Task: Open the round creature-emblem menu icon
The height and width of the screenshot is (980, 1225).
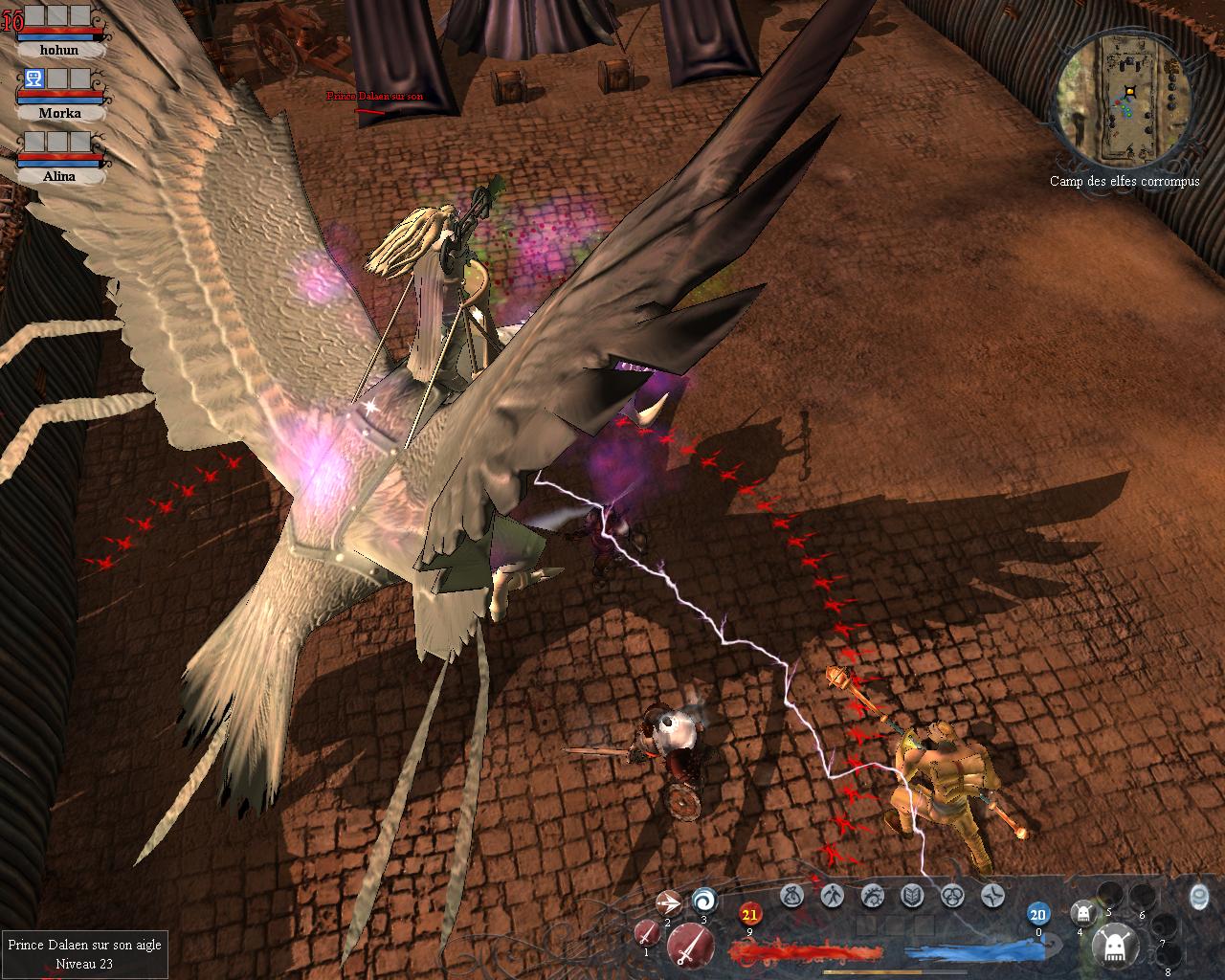Action: [x=872, y=896]
